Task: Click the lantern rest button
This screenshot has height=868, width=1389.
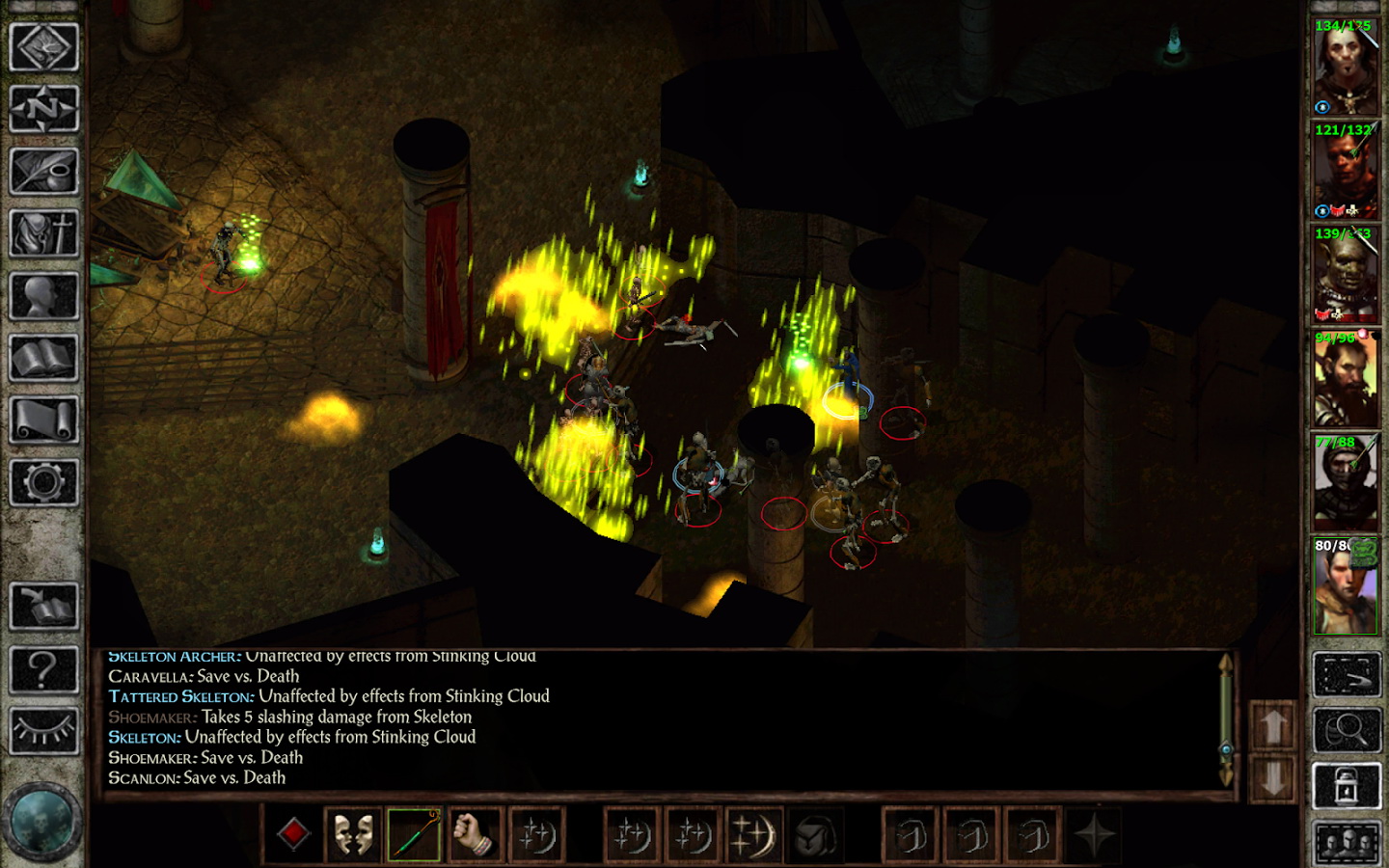Action: (1347, 787)
